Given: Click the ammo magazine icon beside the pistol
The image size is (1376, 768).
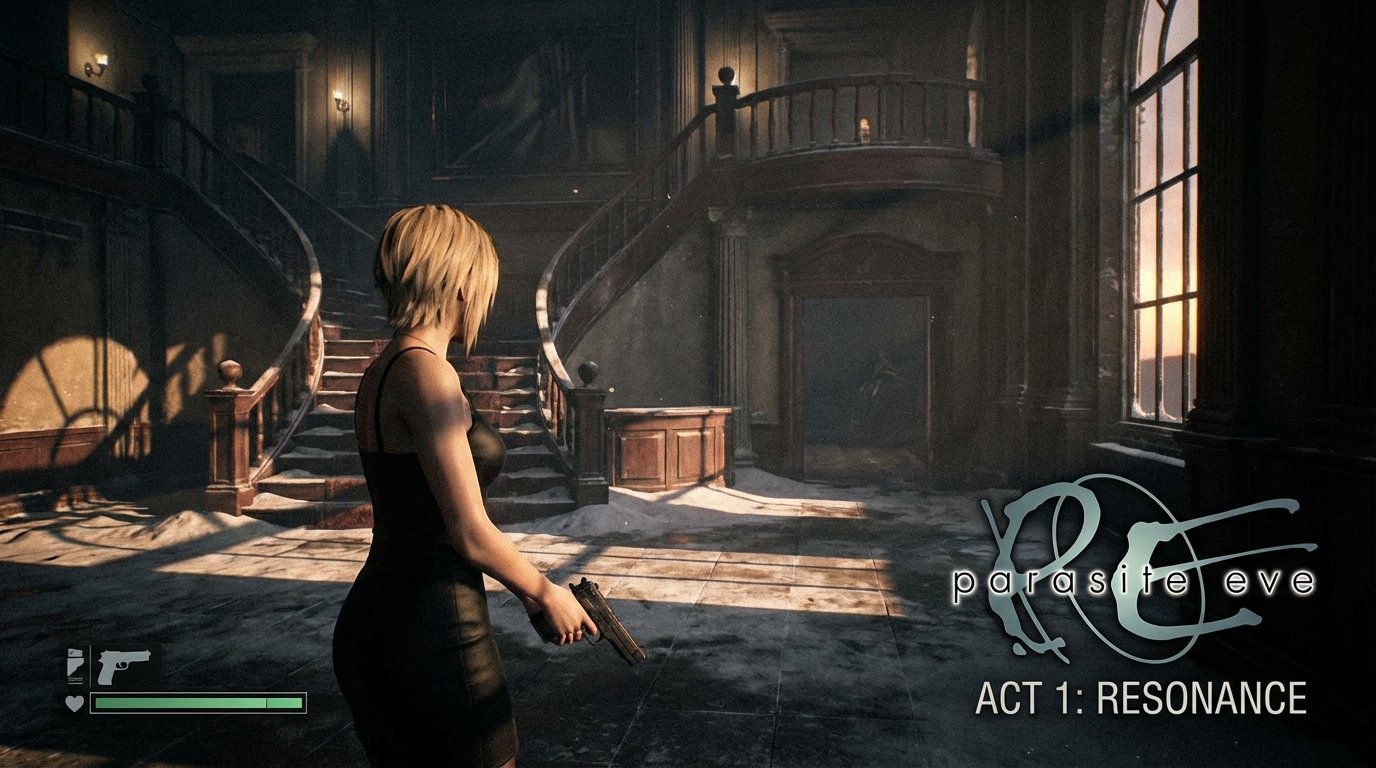Looking at the screenshot, I should point(75,666).
